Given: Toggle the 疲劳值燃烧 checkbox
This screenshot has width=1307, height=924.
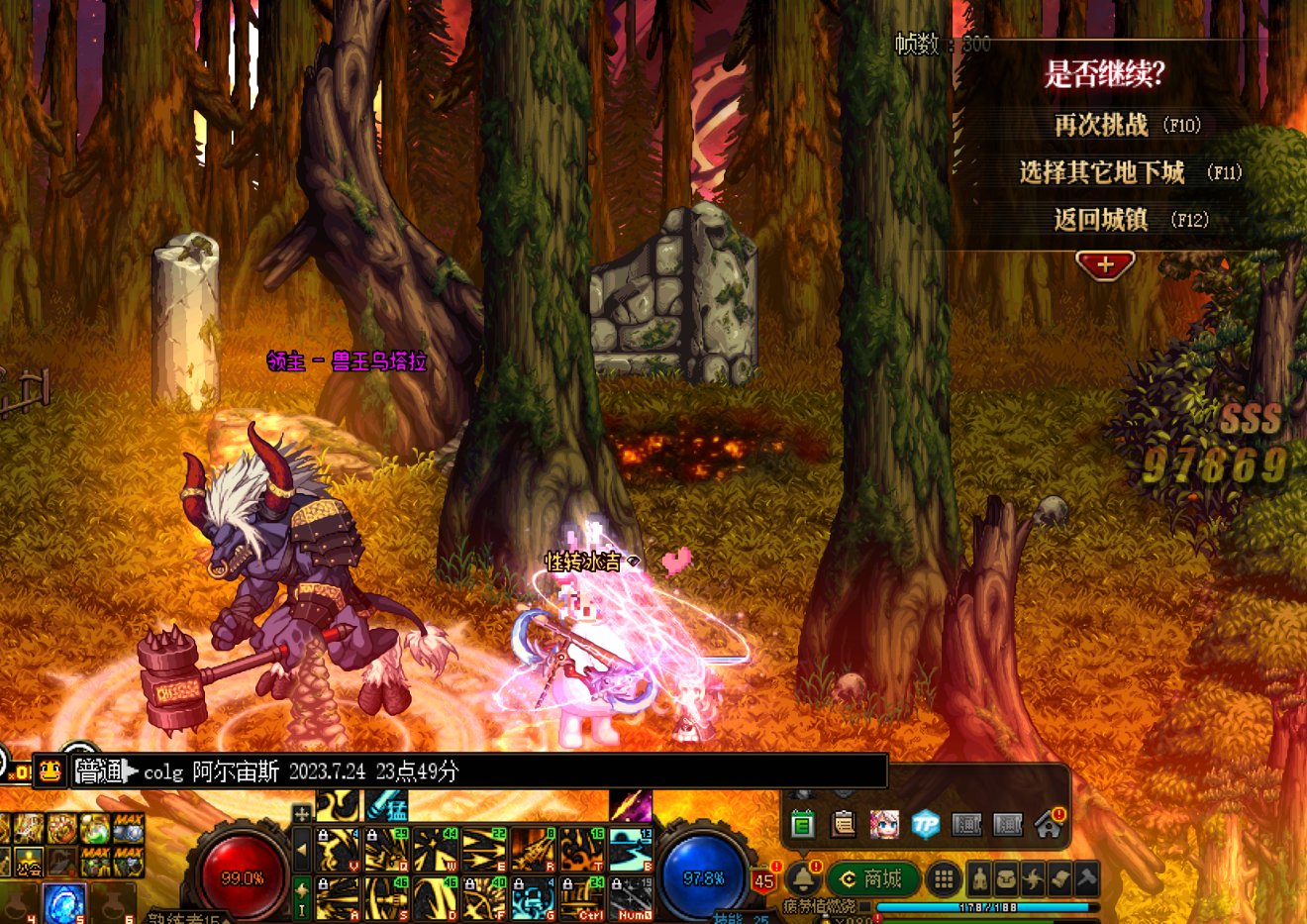Looking at the screenshot, I should pos(864,906).
